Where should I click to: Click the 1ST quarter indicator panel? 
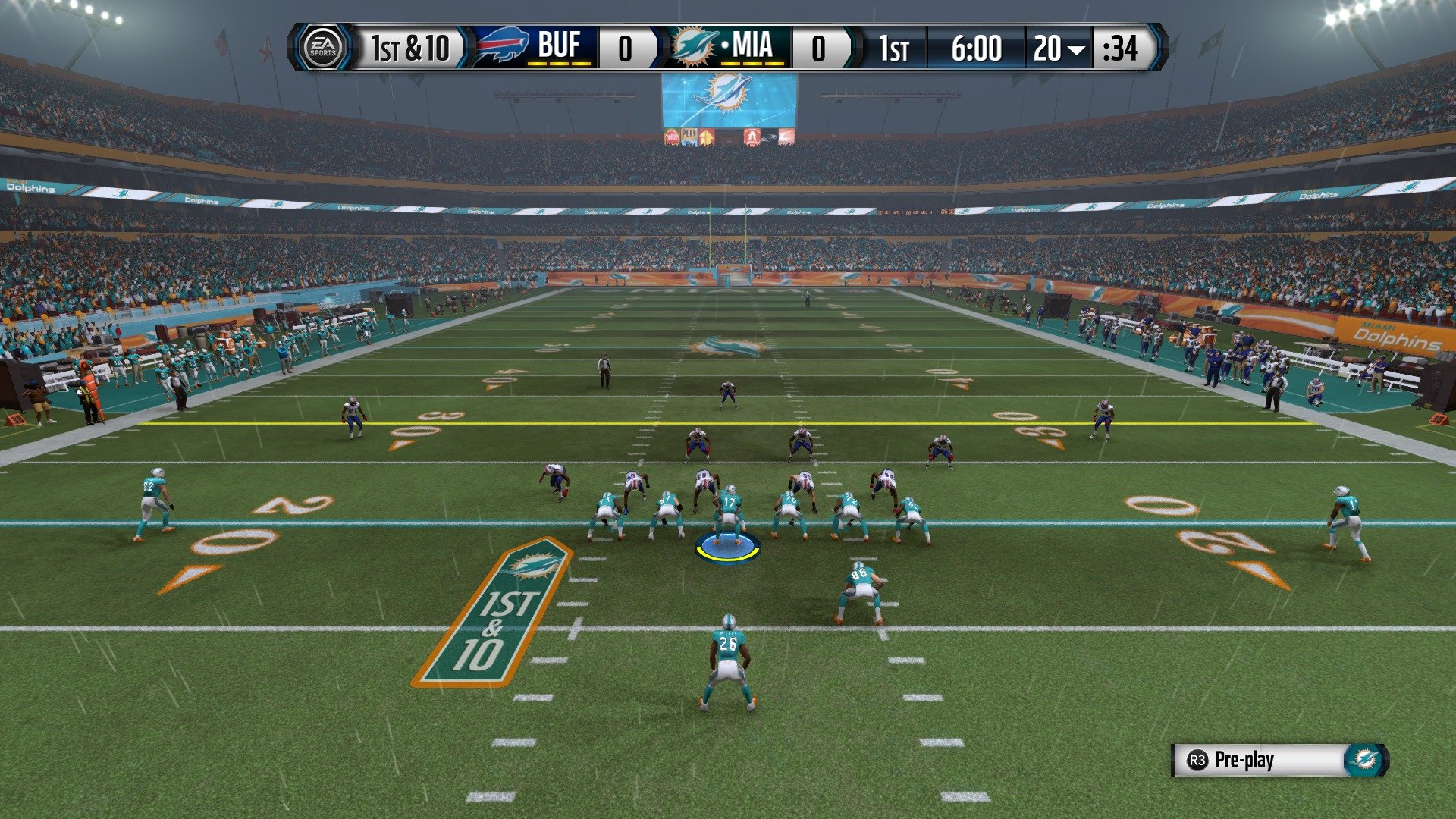[x=895, y=48]
